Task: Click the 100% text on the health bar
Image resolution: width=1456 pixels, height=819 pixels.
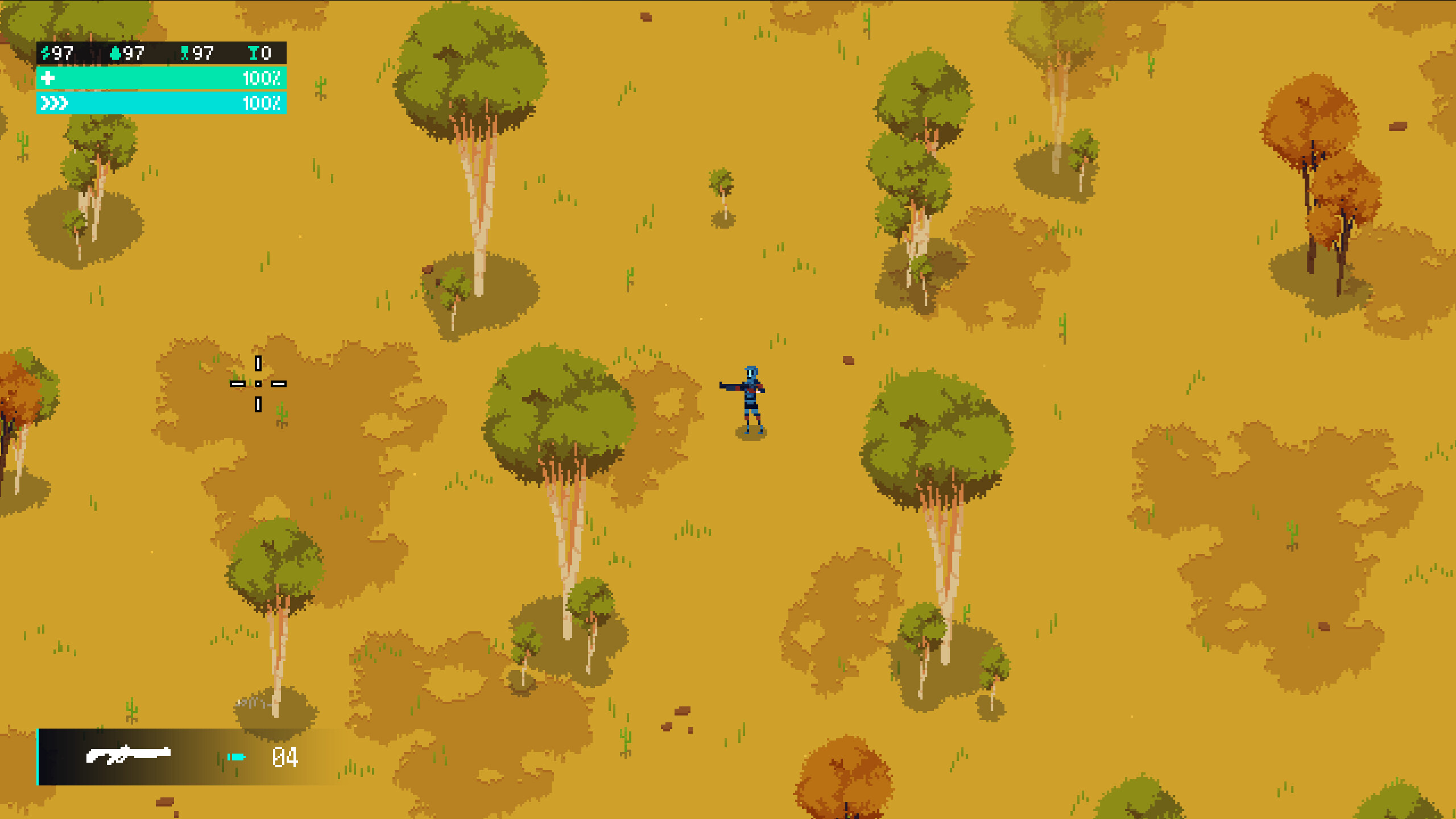Action: [262, 79]
